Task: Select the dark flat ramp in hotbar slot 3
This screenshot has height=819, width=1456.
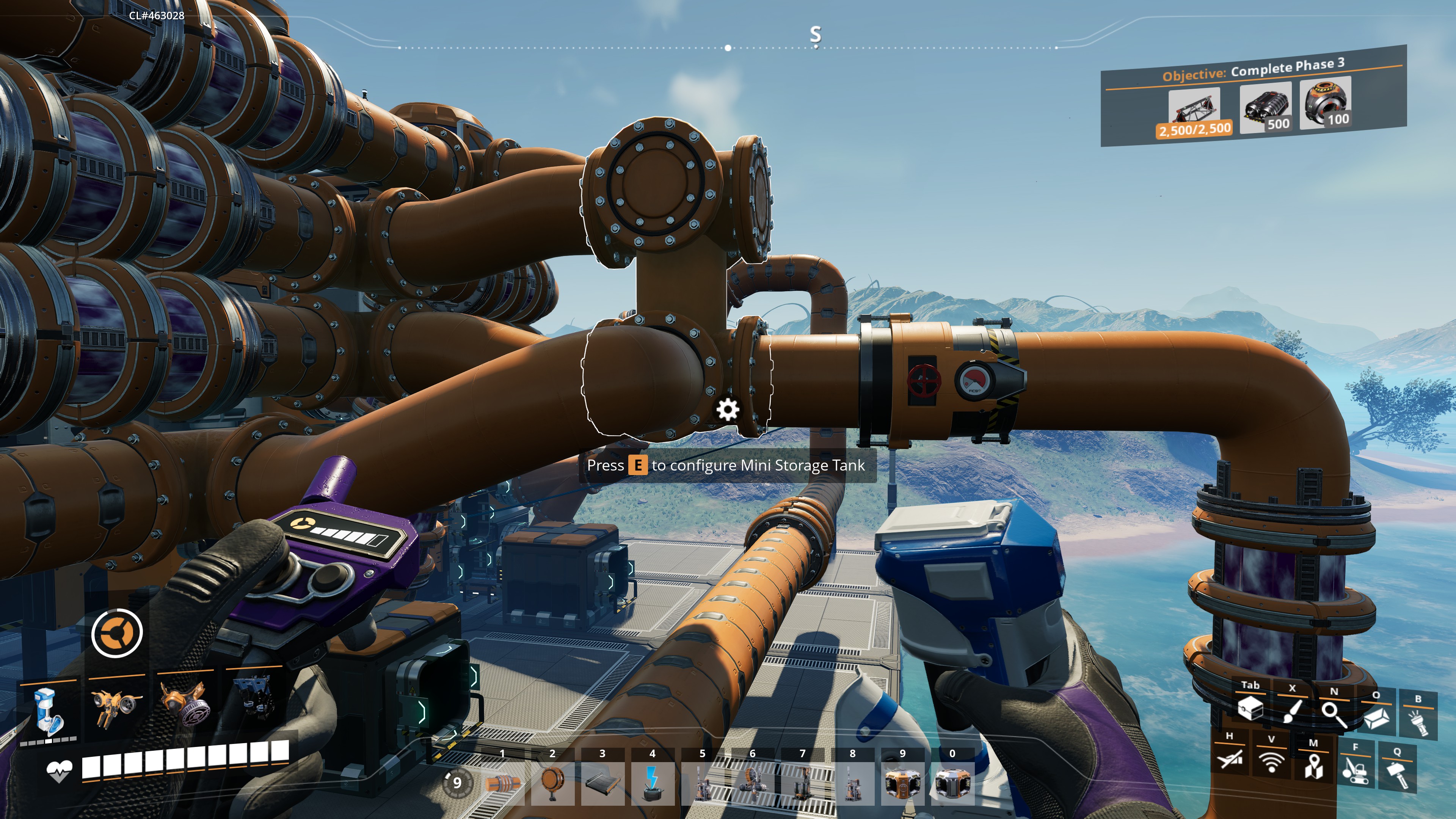Action: point(602,783)
